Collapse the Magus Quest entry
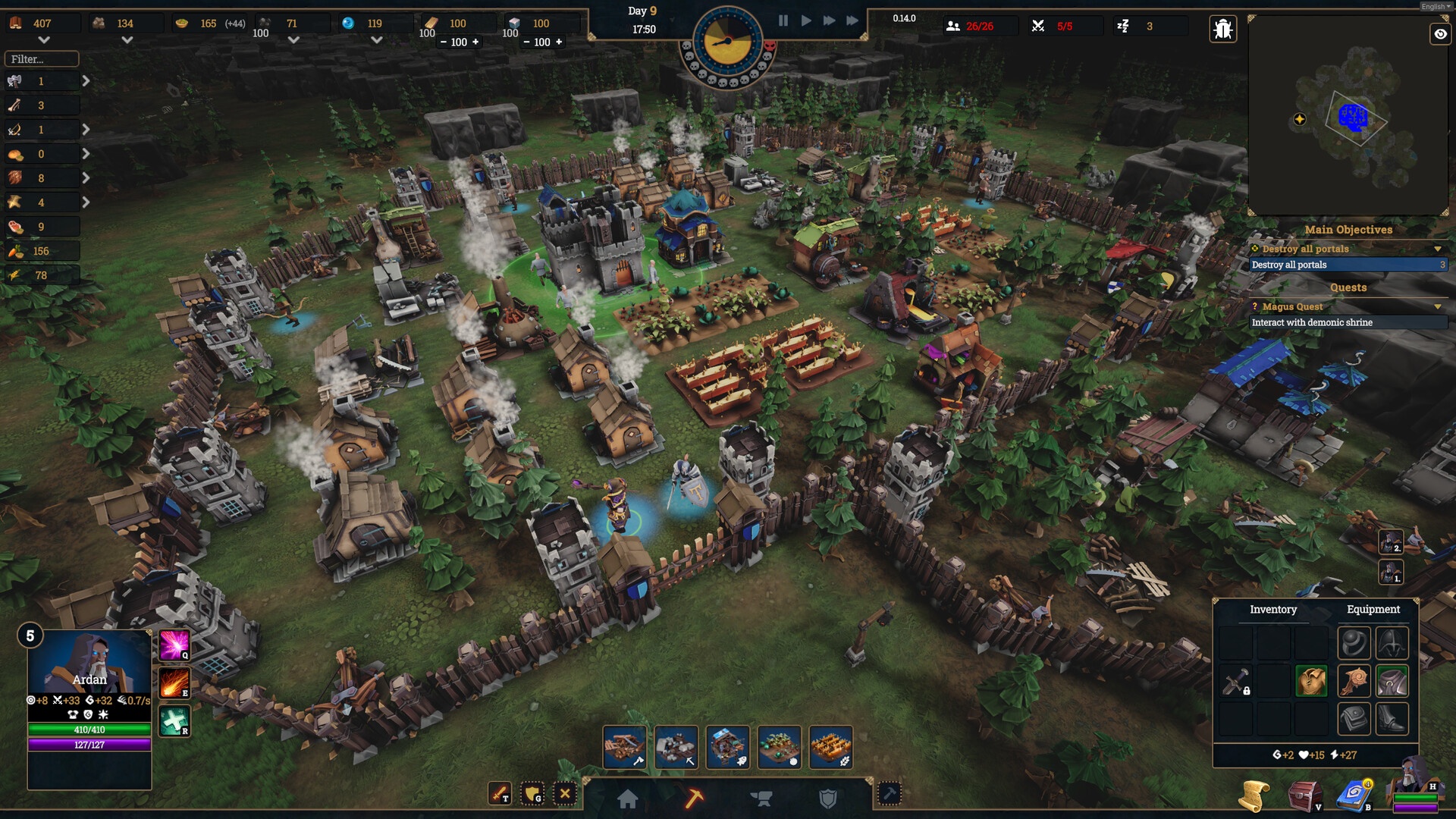The width and height of the screenshot is (1456, 819). pos(1438,306)
